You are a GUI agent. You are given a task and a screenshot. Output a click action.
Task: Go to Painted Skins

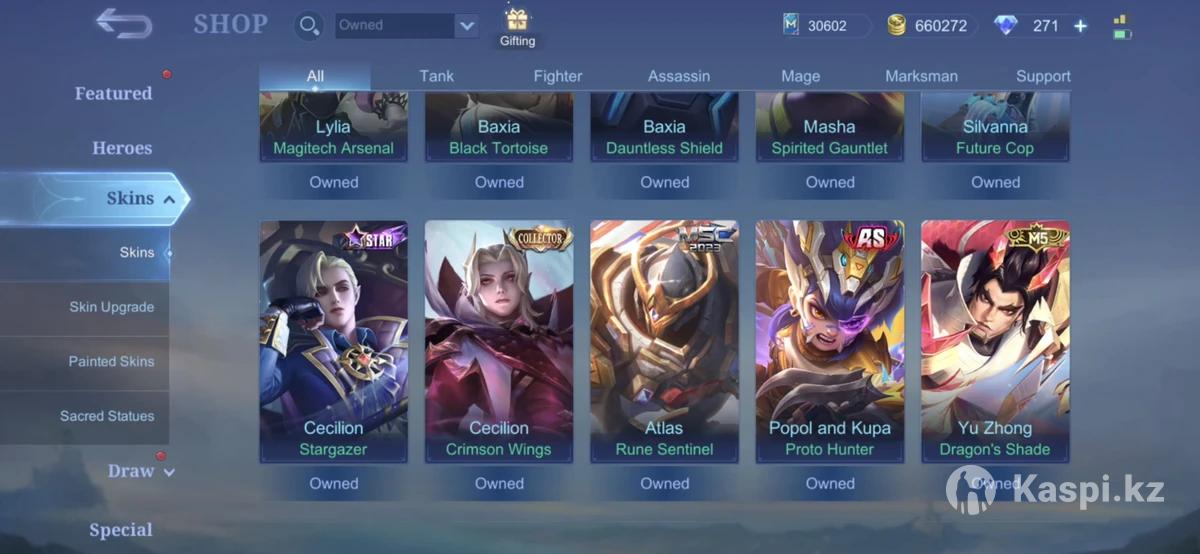111,361
